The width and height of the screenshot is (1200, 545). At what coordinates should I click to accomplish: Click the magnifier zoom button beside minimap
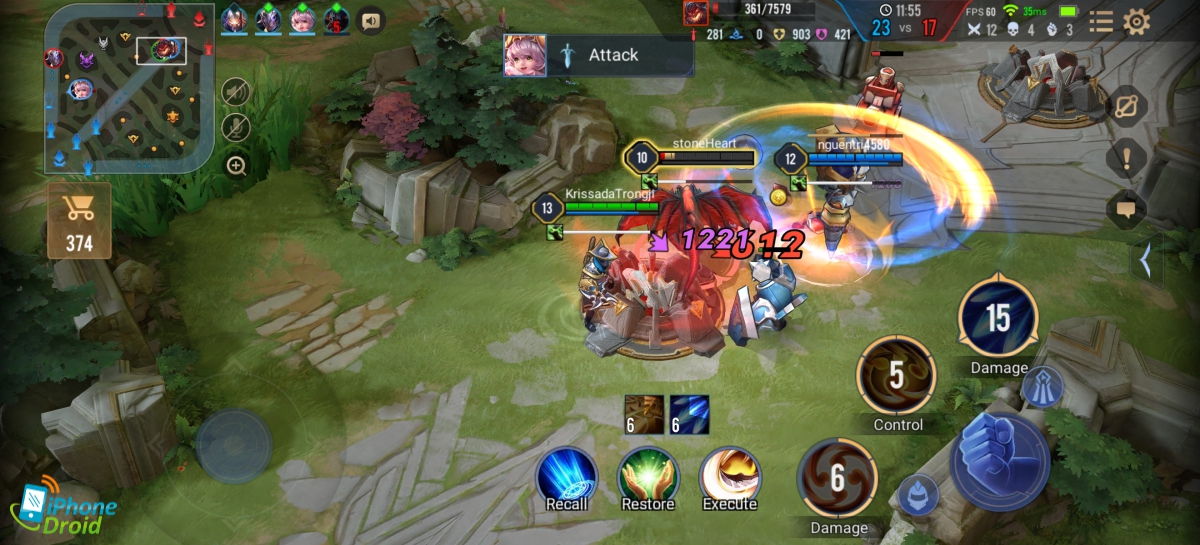coord(236,165)
